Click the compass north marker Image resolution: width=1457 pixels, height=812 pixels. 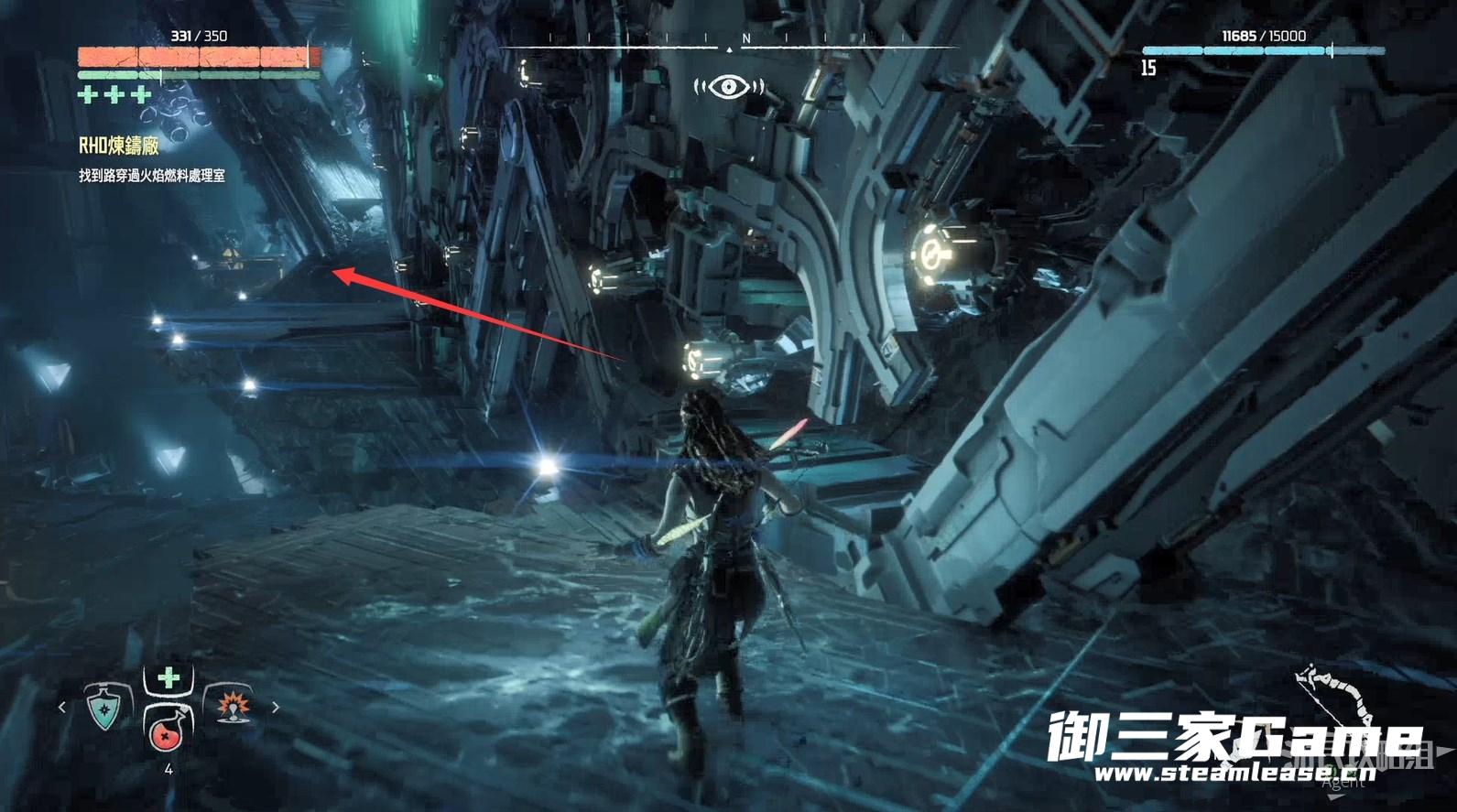pos(745,38)
